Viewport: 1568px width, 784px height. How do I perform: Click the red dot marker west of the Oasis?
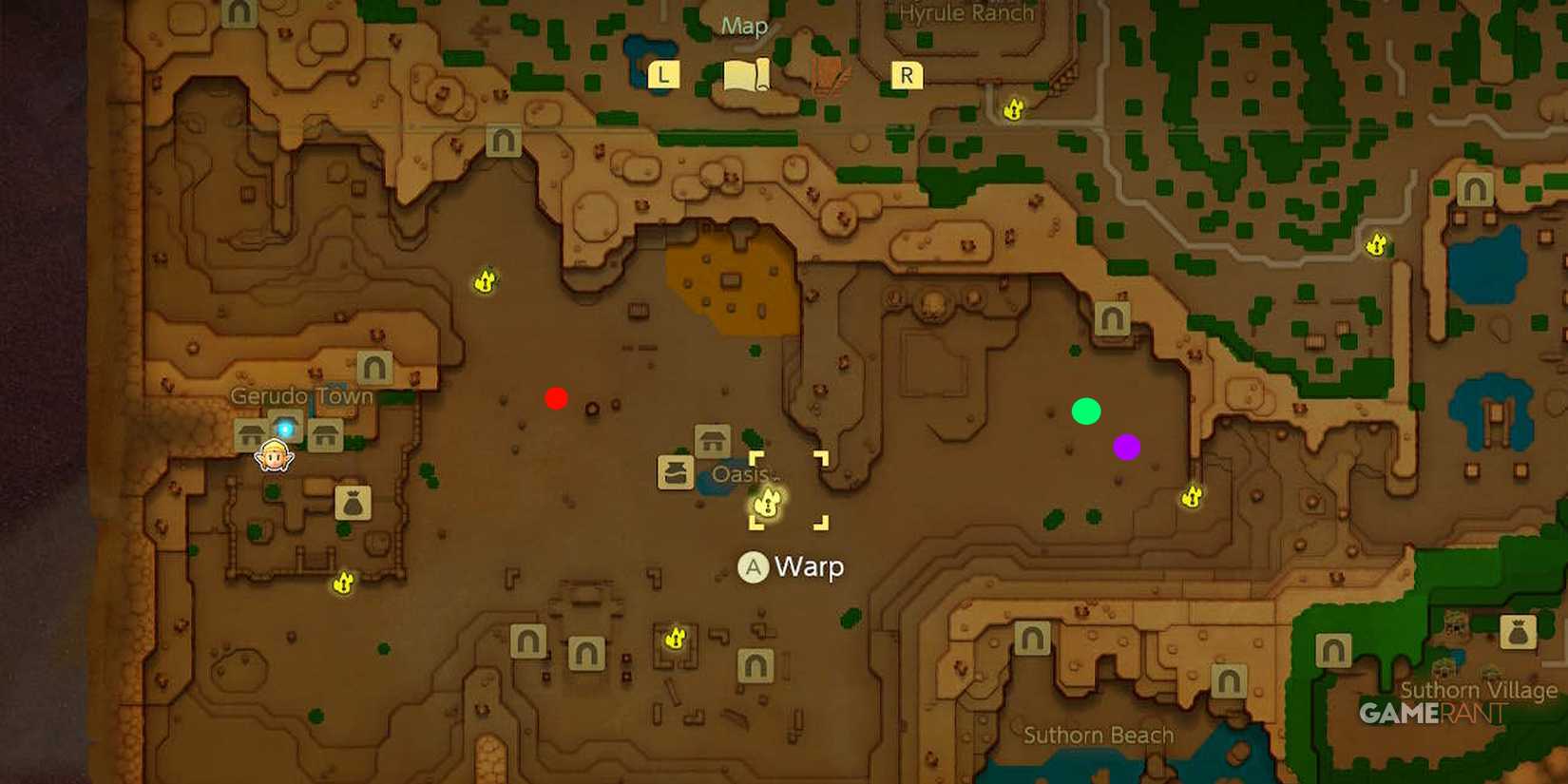tap(556, 398)
